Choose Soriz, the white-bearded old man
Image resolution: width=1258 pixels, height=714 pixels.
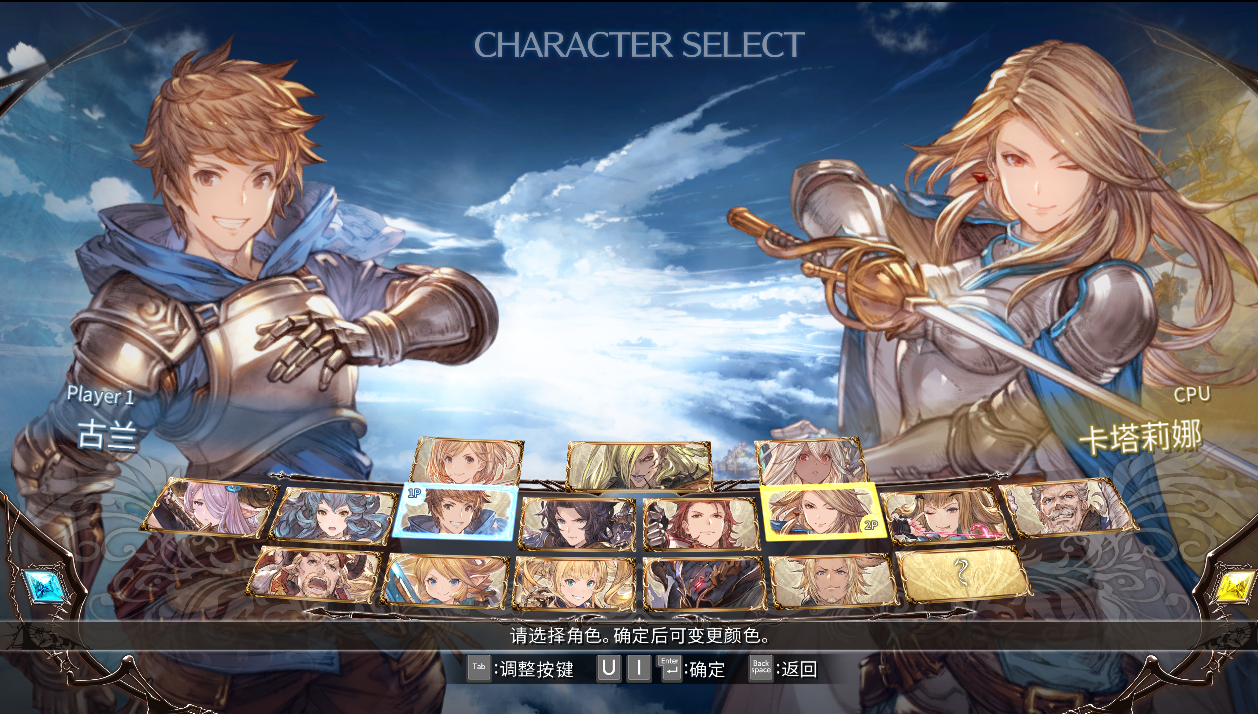point(1070,507)
